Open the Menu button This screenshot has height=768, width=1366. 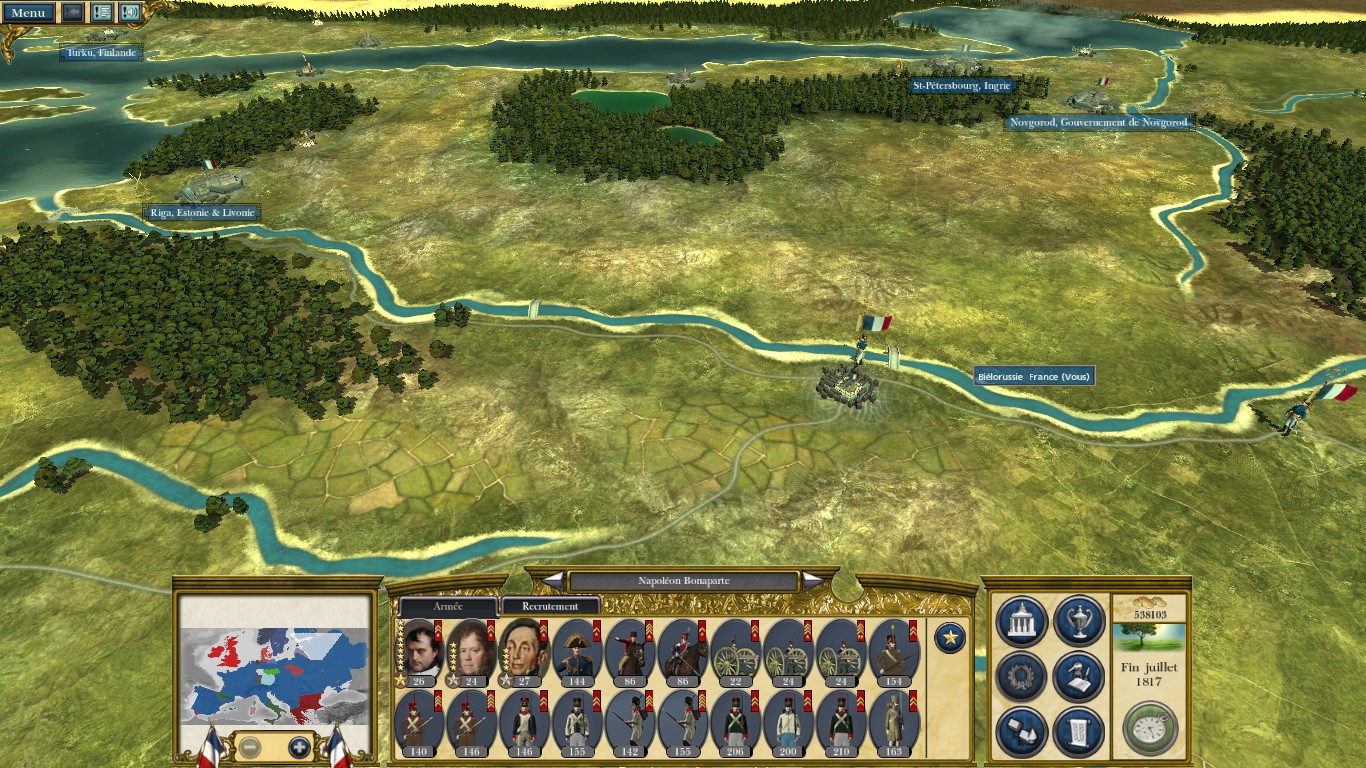click(x=27, y=13)
